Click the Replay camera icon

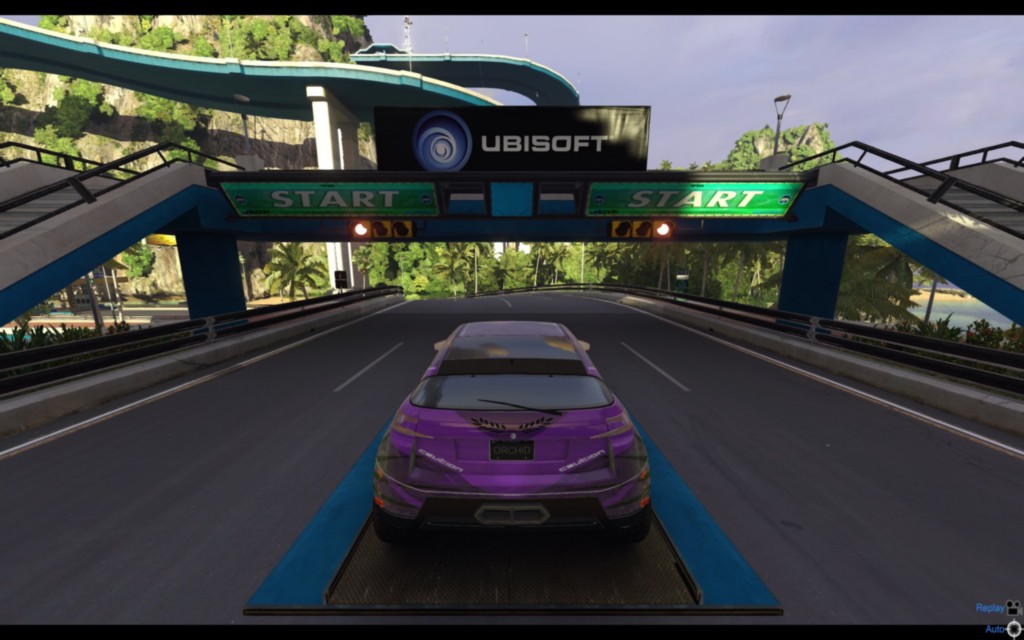tap(1013, 607)
